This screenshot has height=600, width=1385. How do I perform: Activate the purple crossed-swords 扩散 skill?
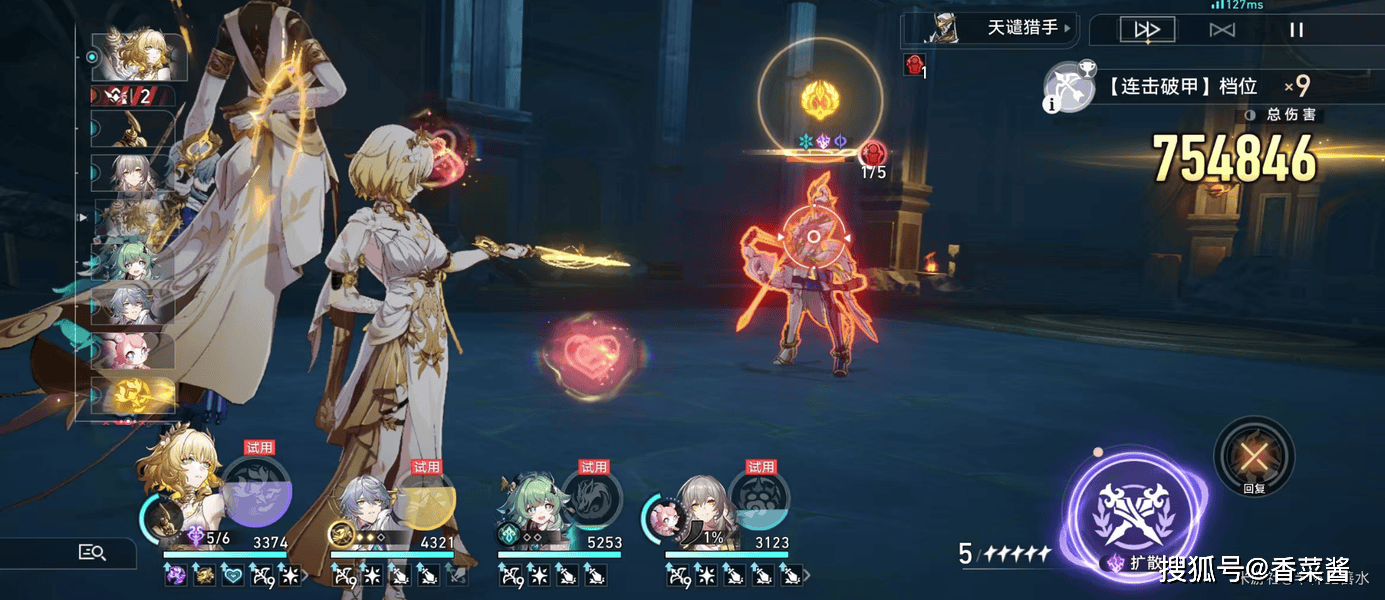coord(1133,503)
